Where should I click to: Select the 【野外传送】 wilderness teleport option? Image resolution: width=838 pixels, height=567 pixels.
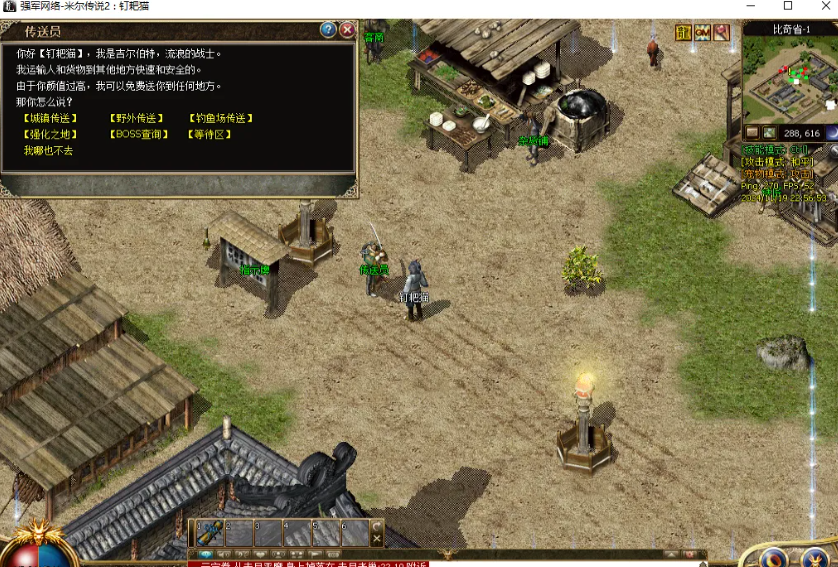[x=136, y=118]
